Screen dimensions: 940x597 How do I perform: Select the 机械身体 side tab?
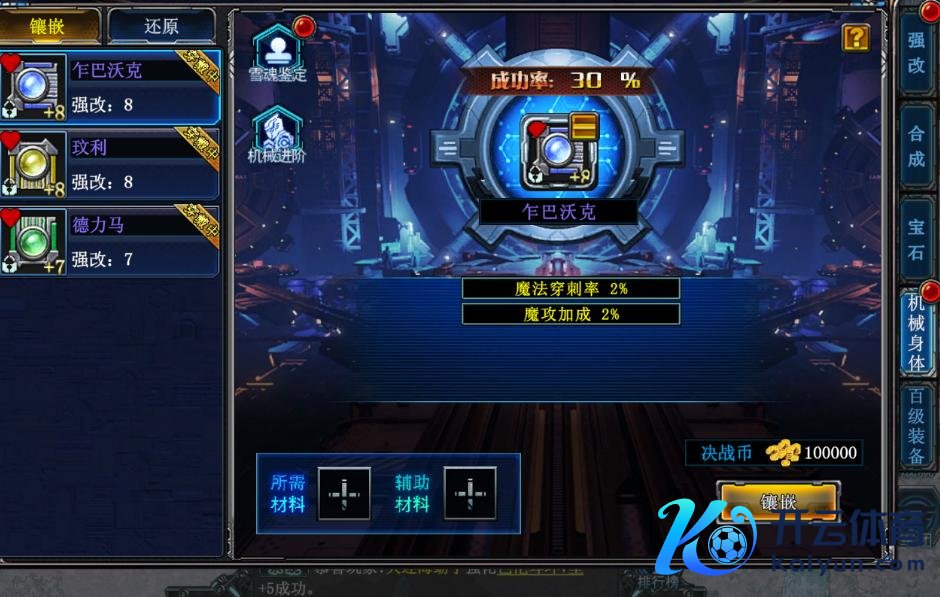(916, 332)
